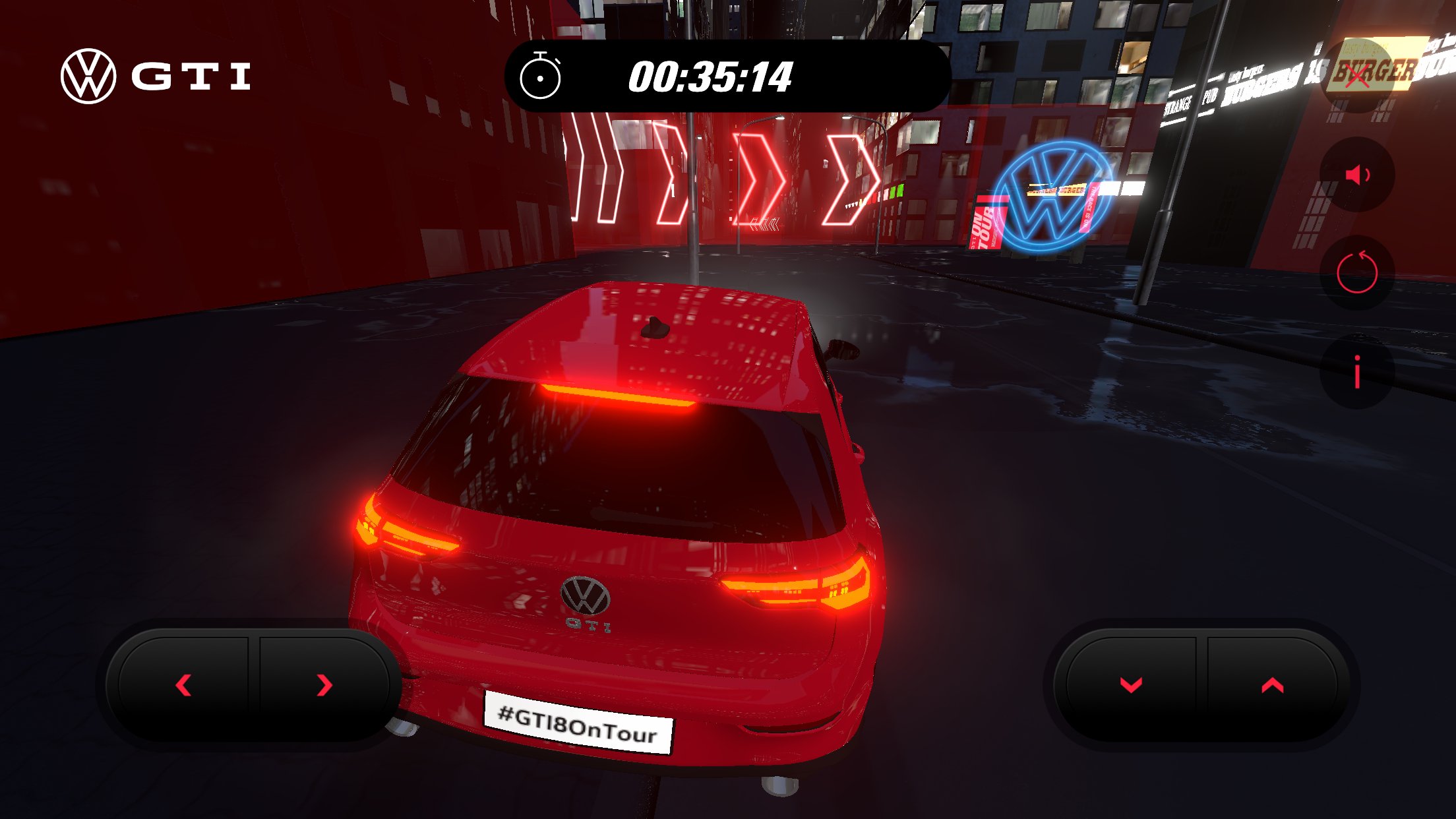Open the info panel
Screen dimensions: 1456x819
(x=1357, y=371)
